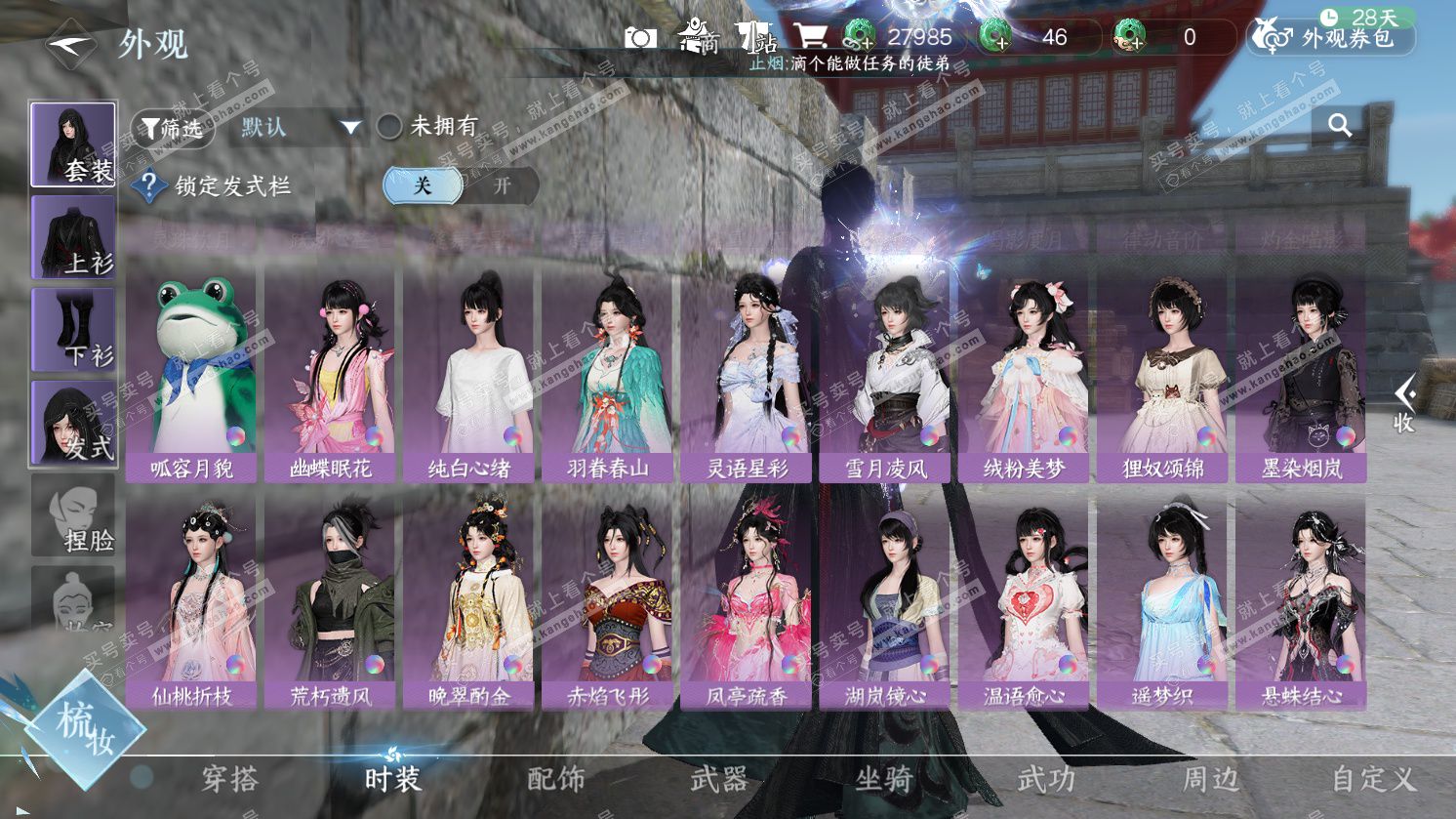This screenshot has height=819, width=1456.
Task: Switch to the 发式 hairstyle category
Action: pyautogui.click(x=73, y=423)
